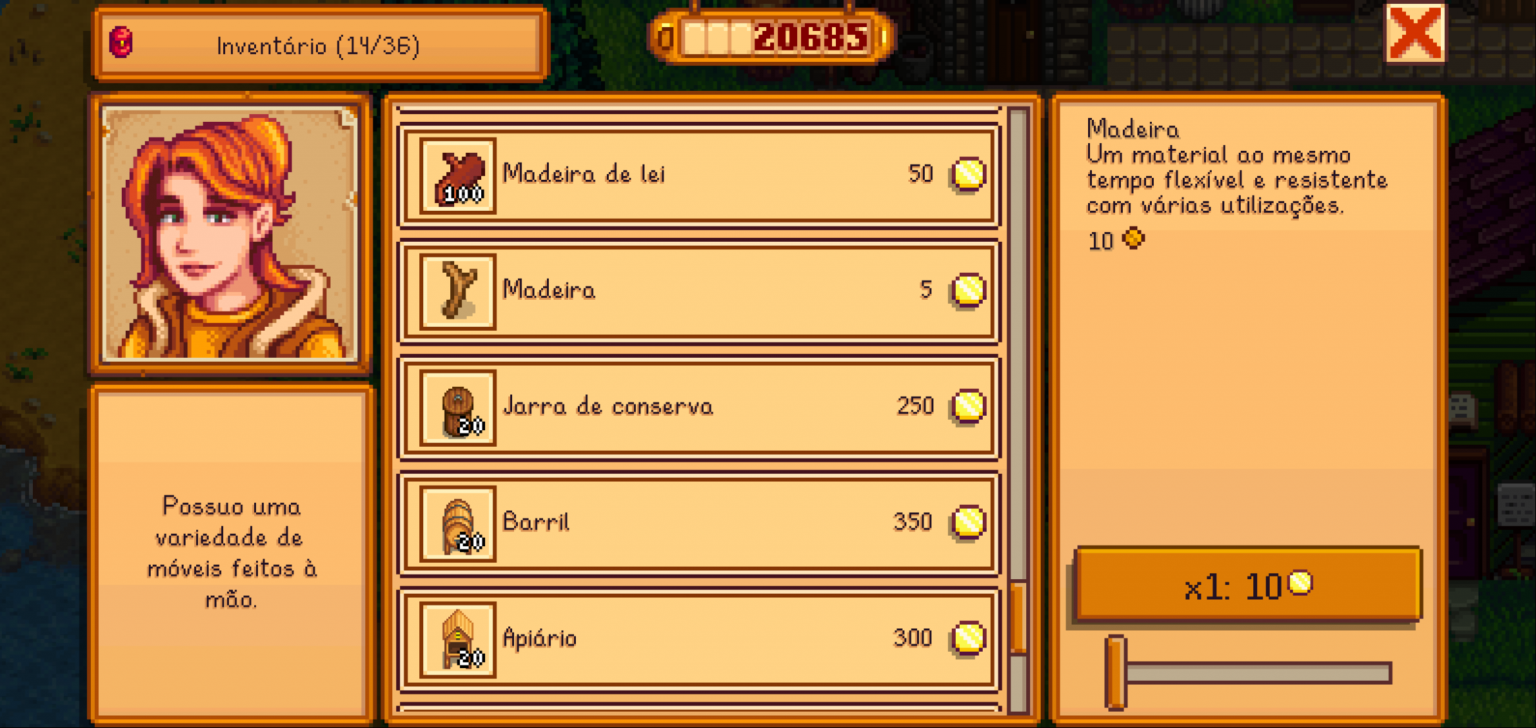Select the Madeira wood stick icon

(x=456, y=290)
